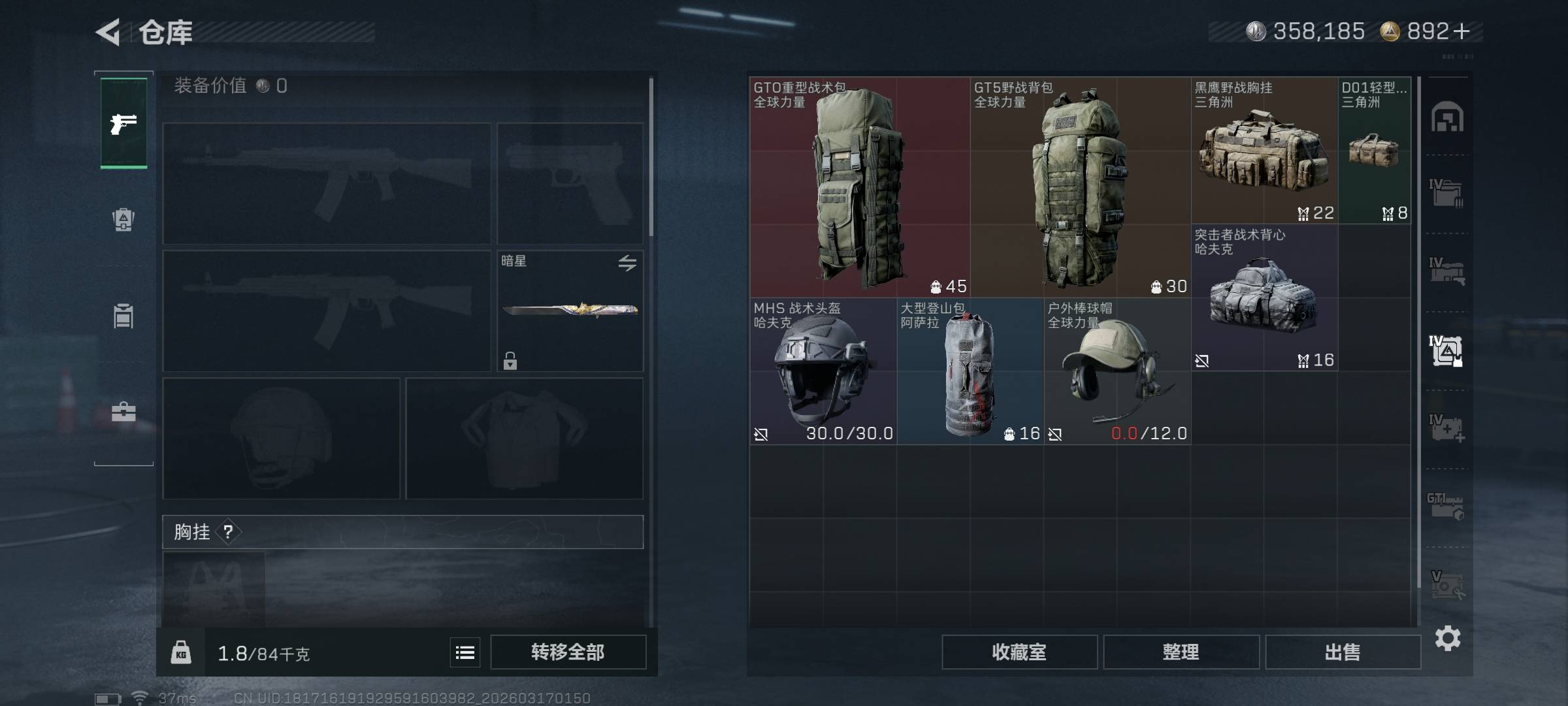The width and height of the screenshot is (1568, 706).
Task: Choose the GT5野战背包 backpack
Action: 1080,188
